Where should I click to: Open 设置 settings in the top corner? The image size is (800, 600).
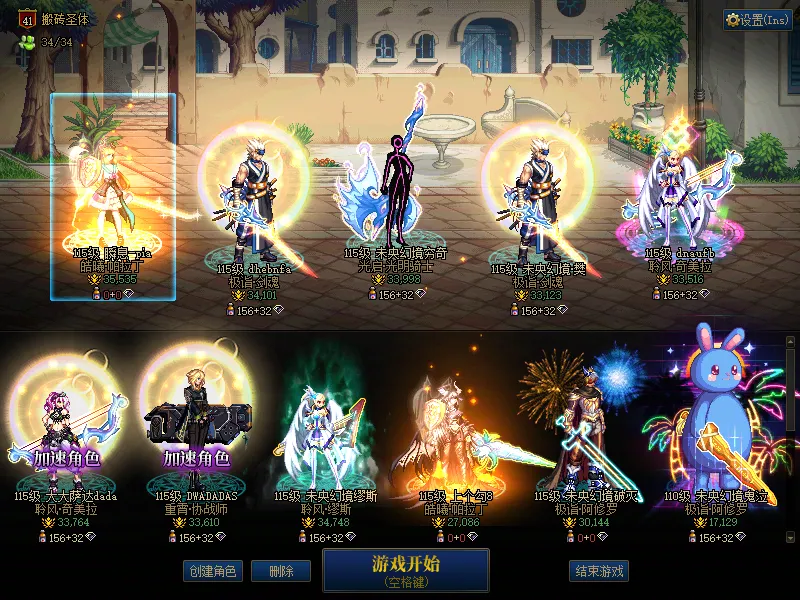pyautogui.click(x=757, y=20)
